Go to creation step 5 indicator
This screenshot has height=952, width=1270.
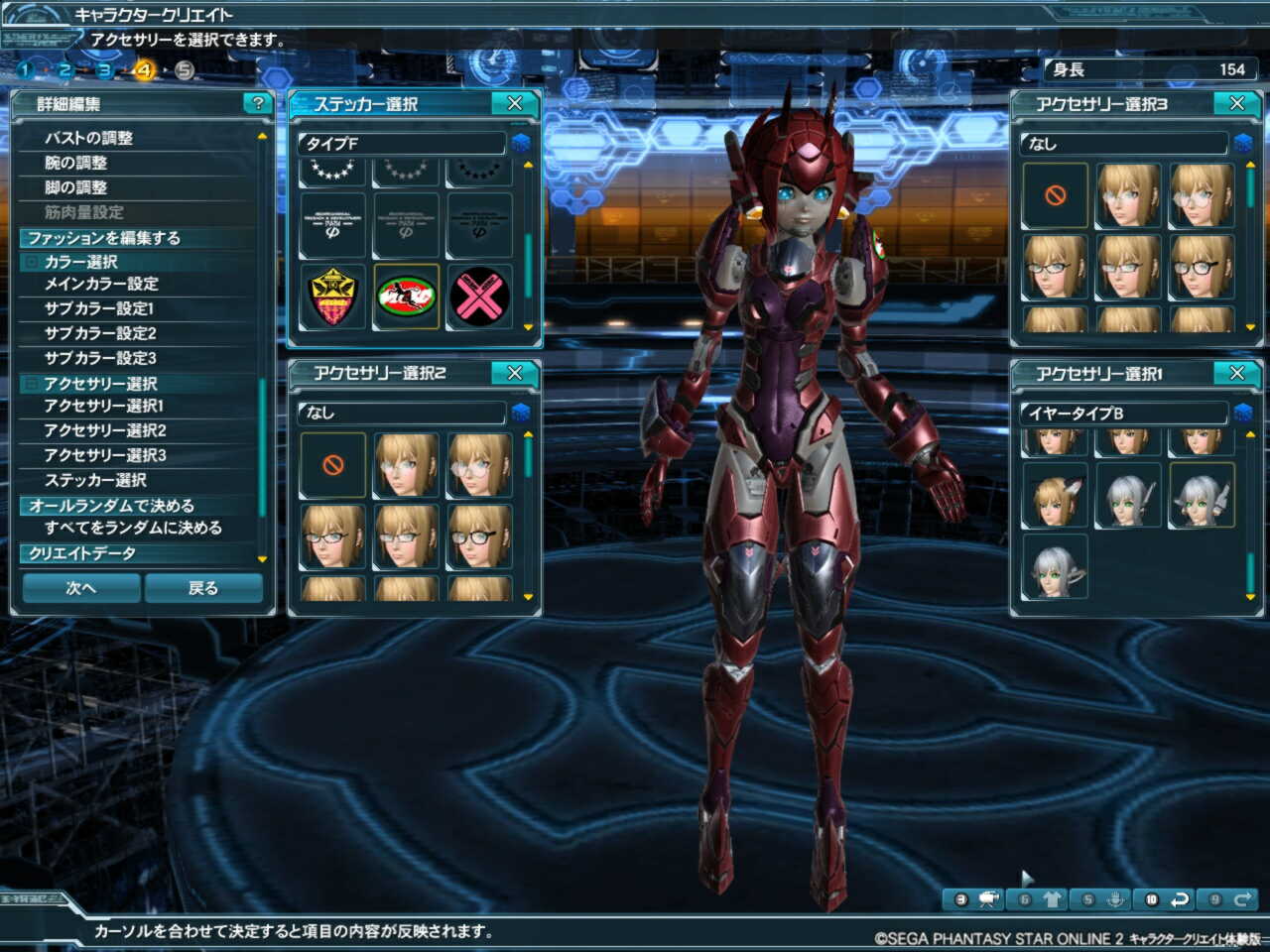point(185,70)
